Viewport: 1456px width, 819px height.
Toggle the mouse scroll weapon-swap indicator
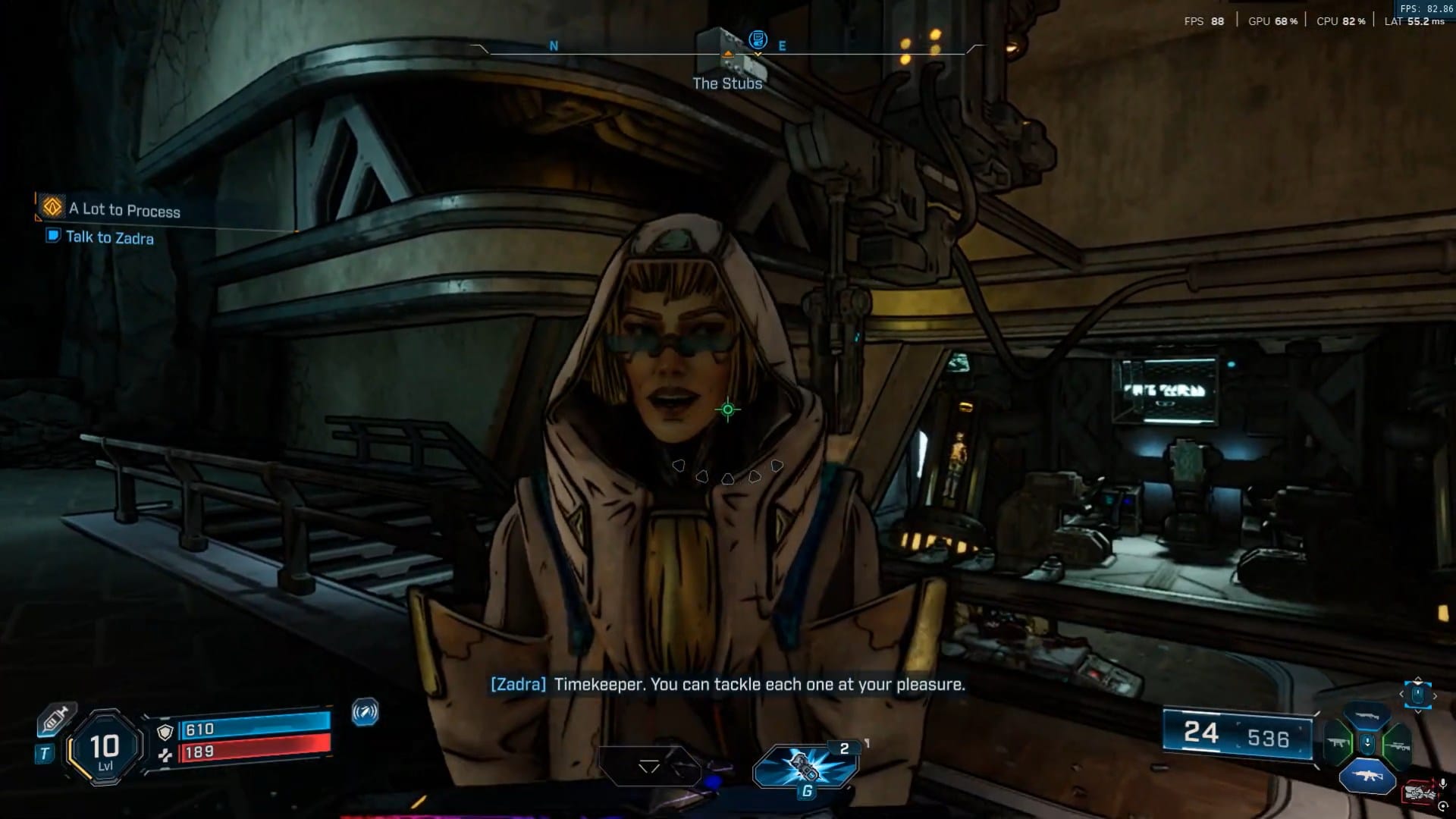[1417, 693]
